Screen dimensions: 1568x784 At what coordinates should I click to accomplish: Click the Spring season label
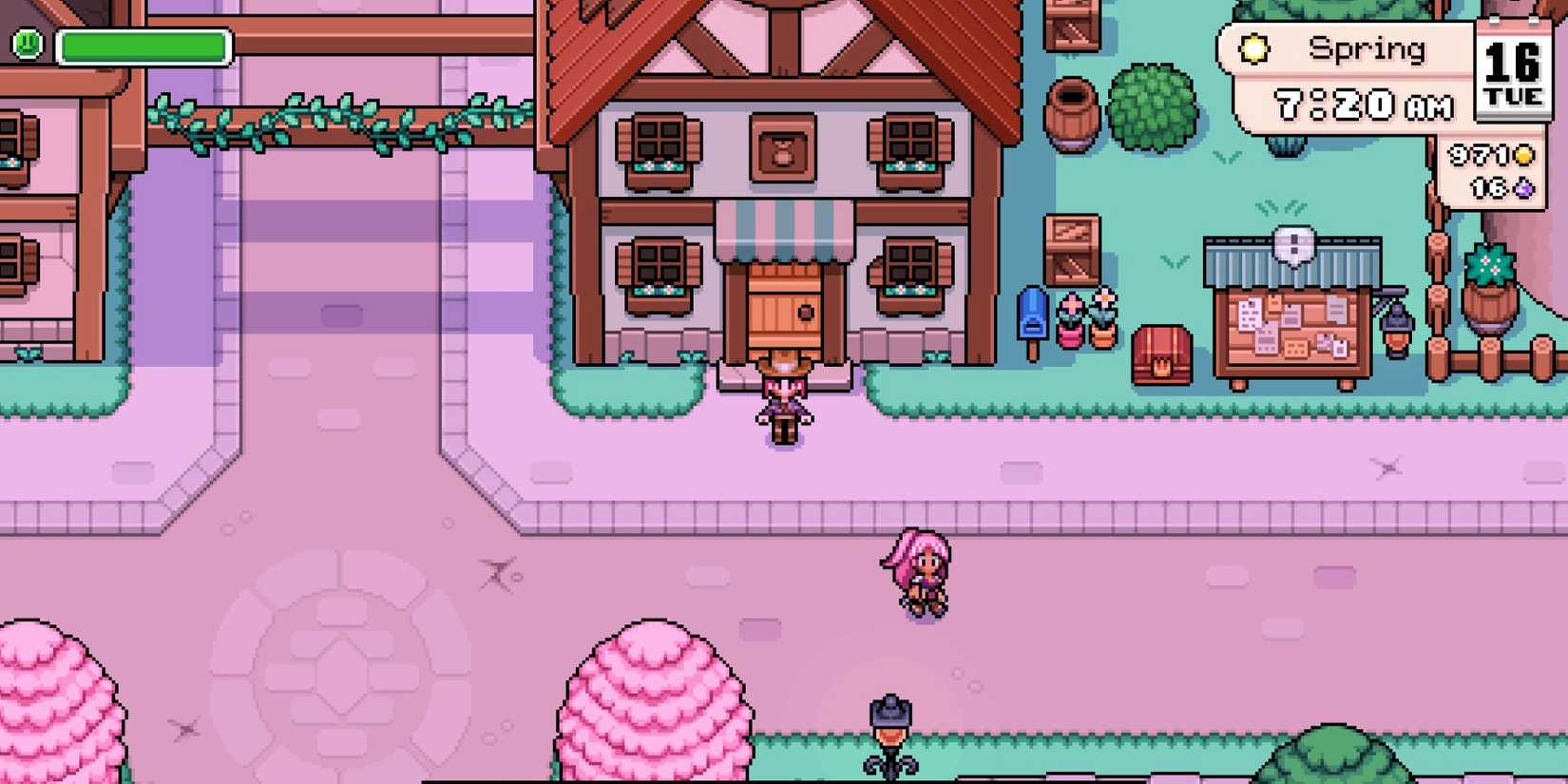coord(1367,48)
